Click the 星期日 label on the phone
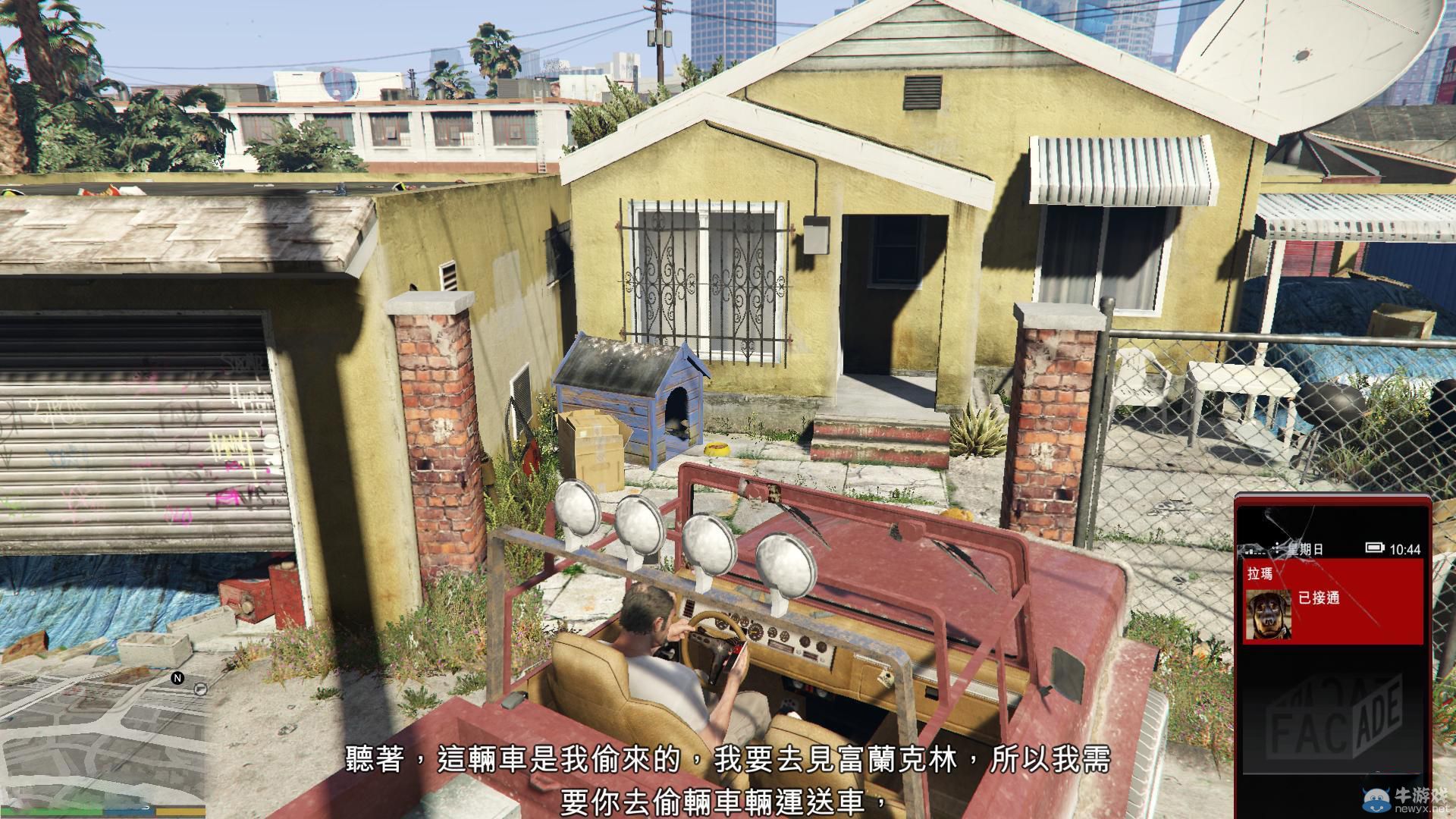The width and height of the screenshot is (1456, 819). (x=1304, y=548)
